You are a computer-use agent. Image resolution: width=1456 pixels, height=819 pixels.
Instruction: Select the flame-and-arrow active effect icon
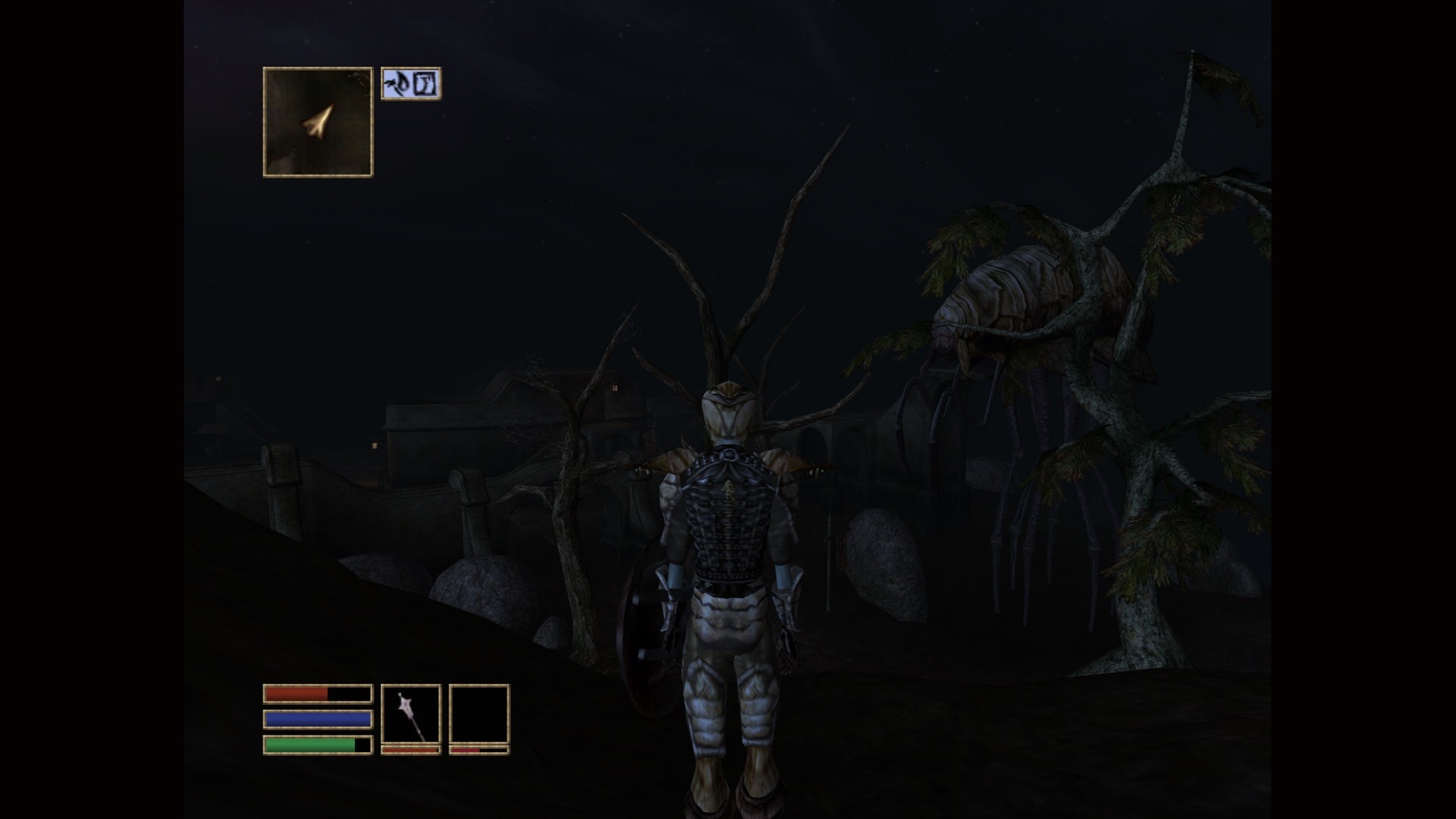[397, 83]
